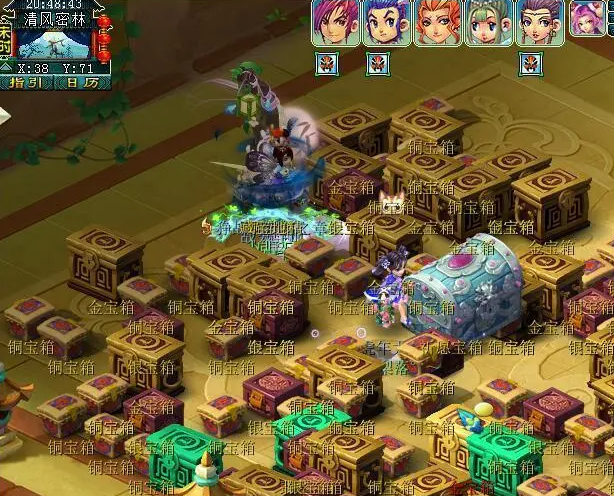Click the small pink-haired portrait at screen edge

coord(590,18)
